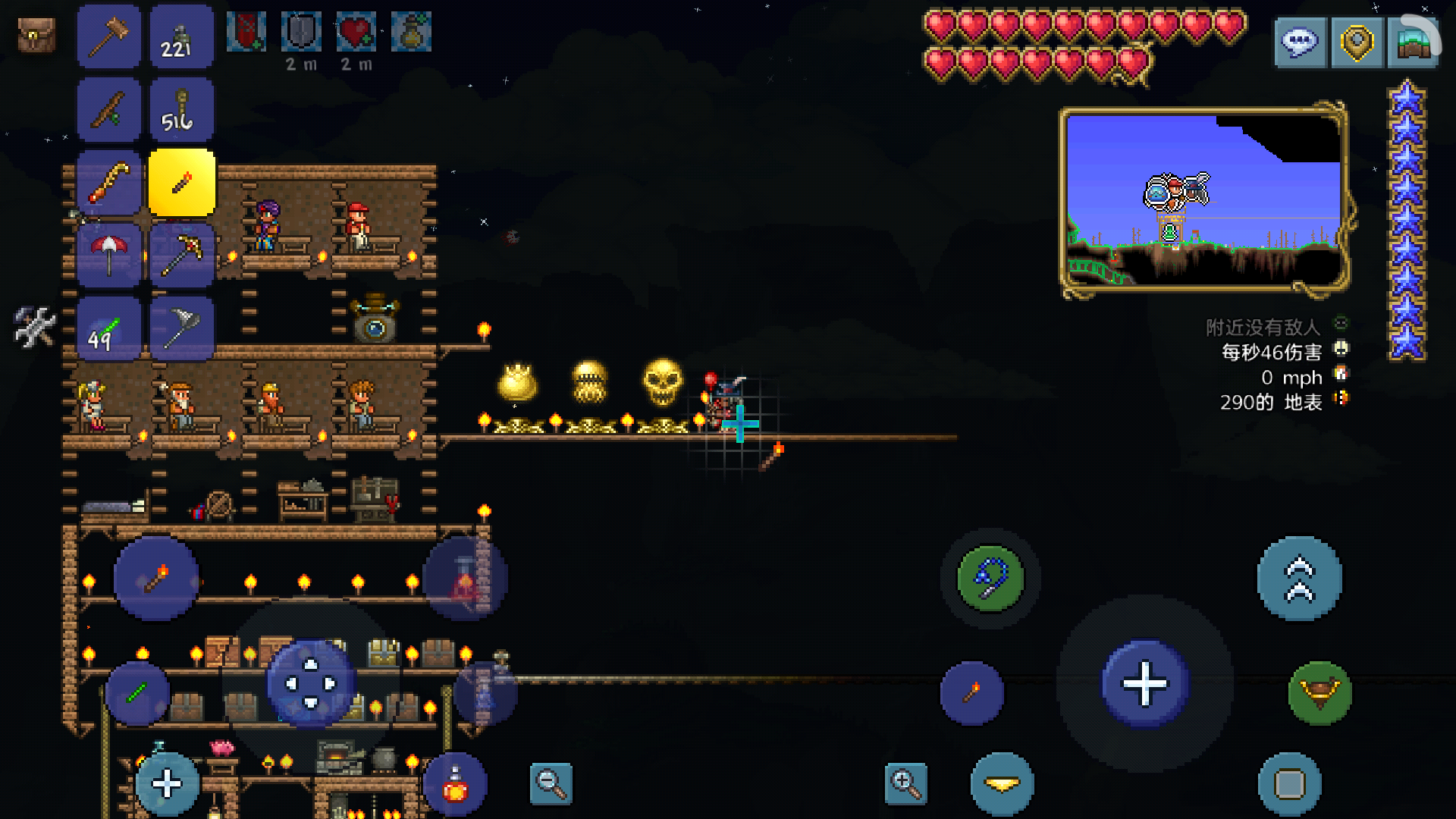Zoom in with the plus magnifier
Image resolution: width=1456 pixels, height=819 pixels.
(x=905, y=783)
